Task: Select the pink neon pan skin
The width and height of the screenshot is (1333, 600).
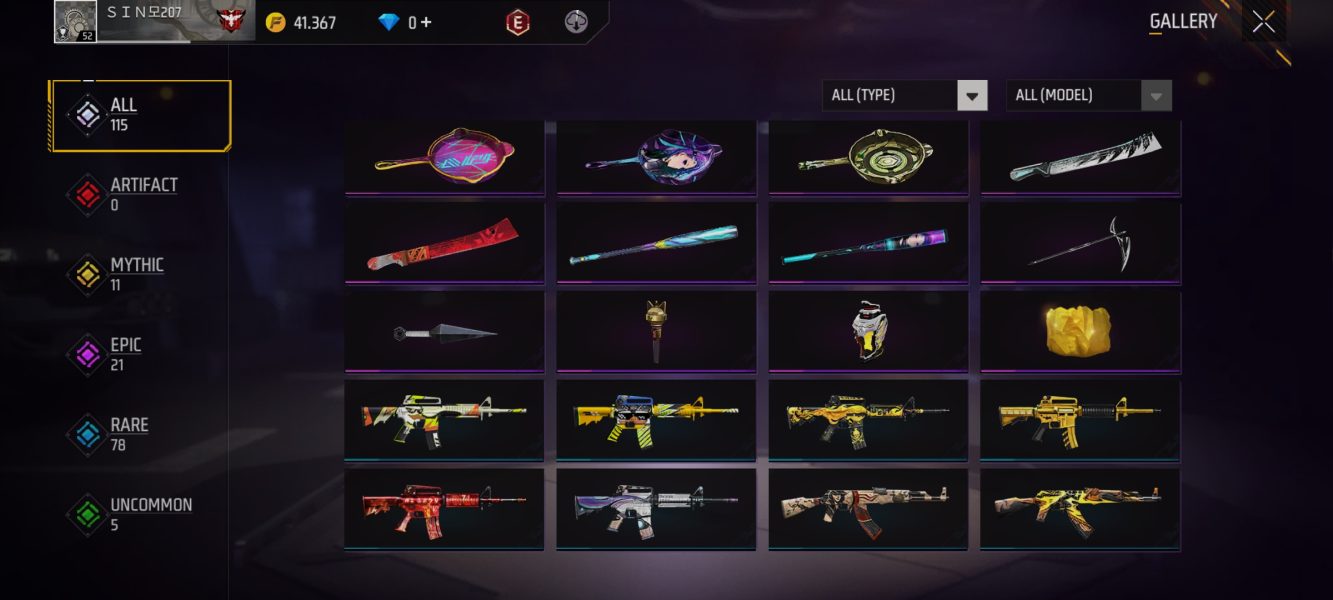Action: 445,156
